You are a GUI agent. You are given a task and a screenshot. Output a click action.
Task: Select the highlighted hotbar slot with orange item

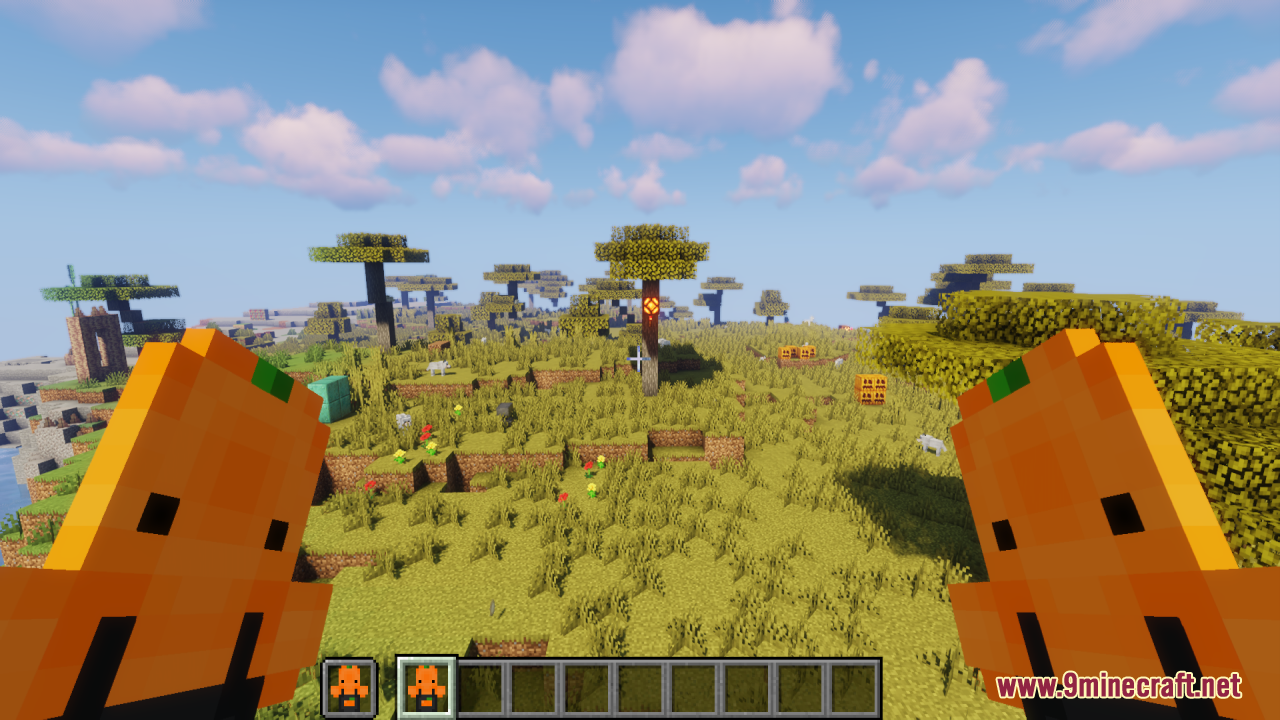pos(427,686)
